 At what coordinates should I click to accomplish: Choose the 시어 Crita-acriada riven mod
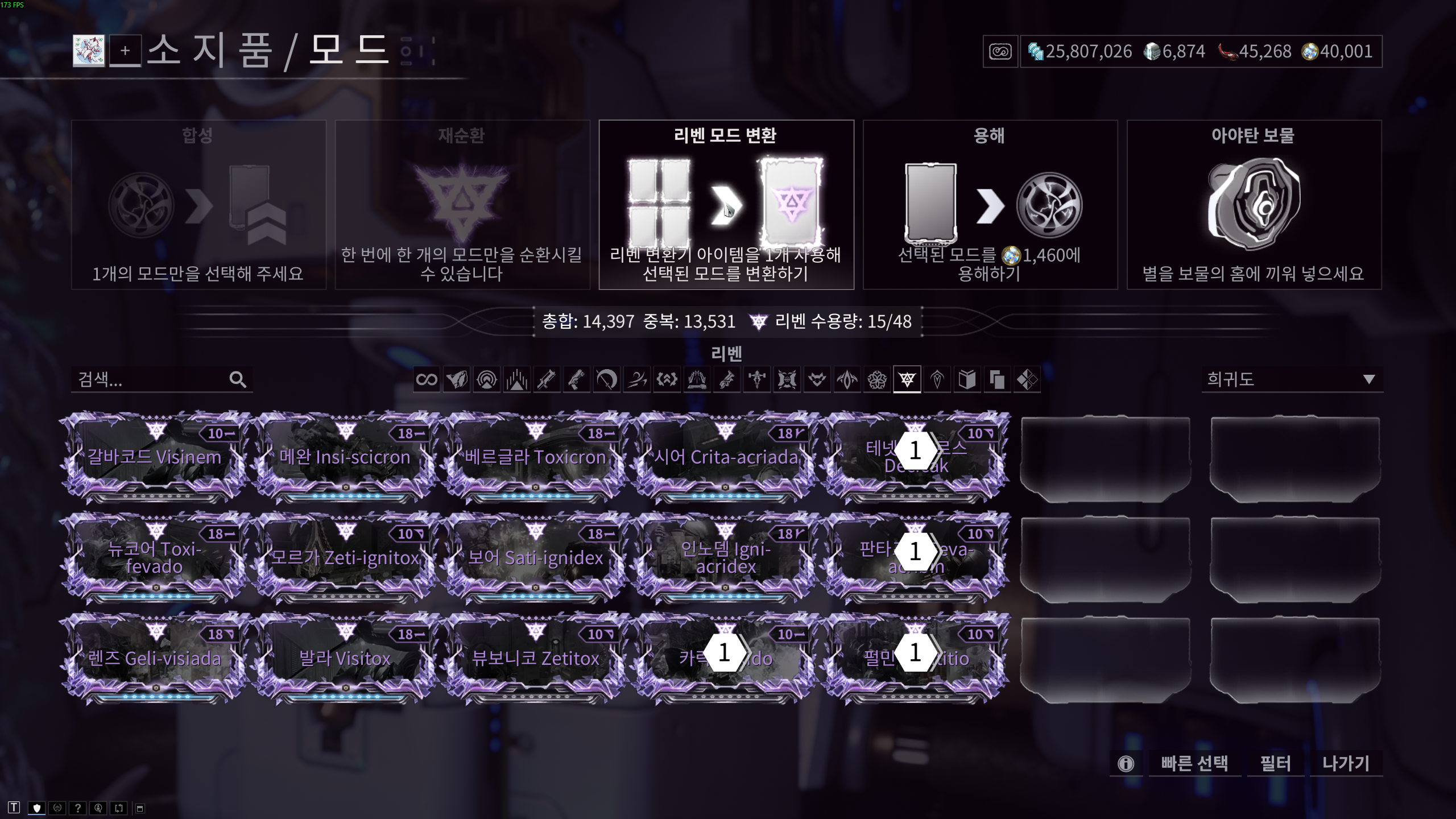point(726,457)
